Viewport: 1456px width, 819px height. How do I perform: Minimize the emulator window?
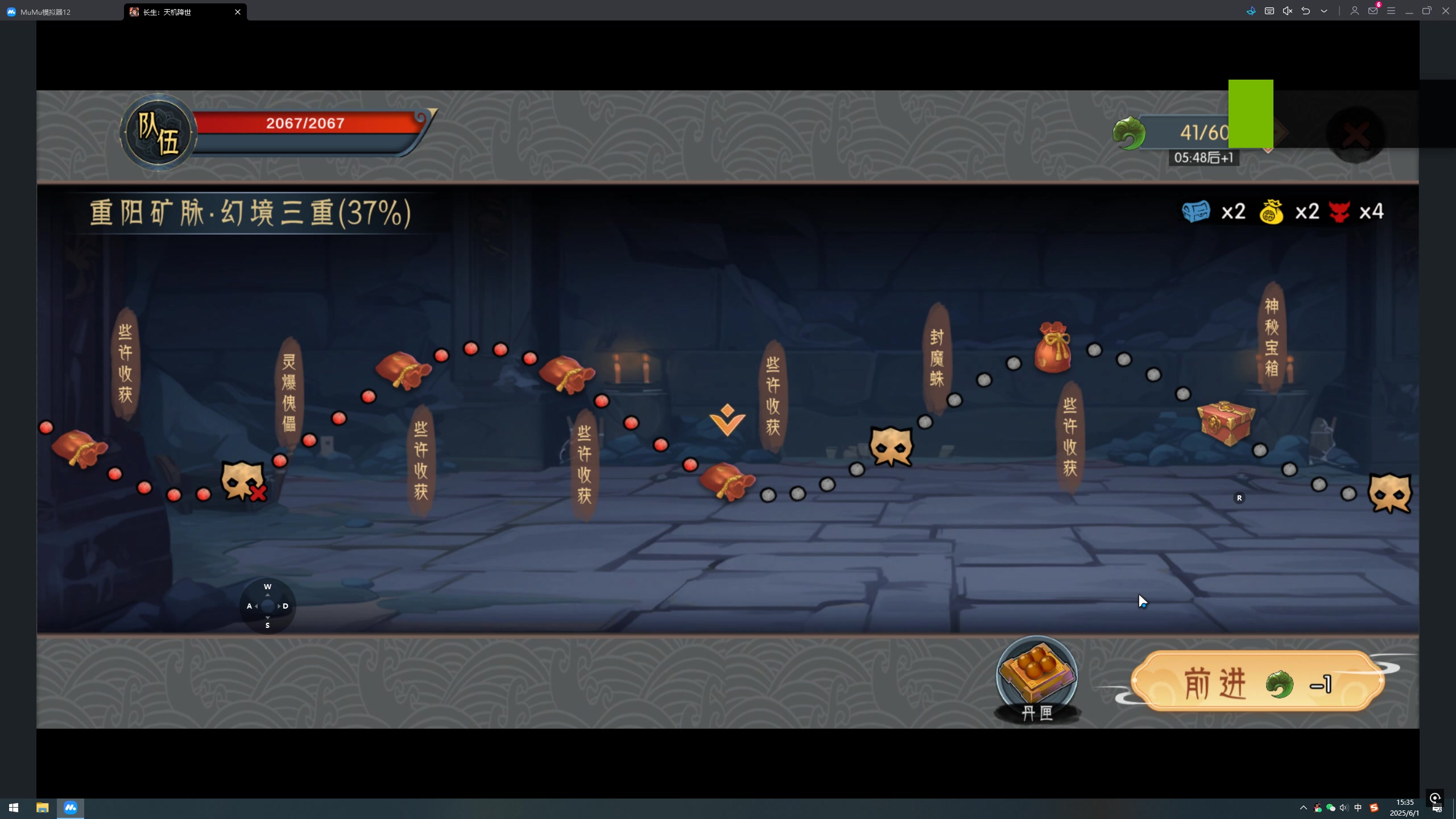[1409, 11]
